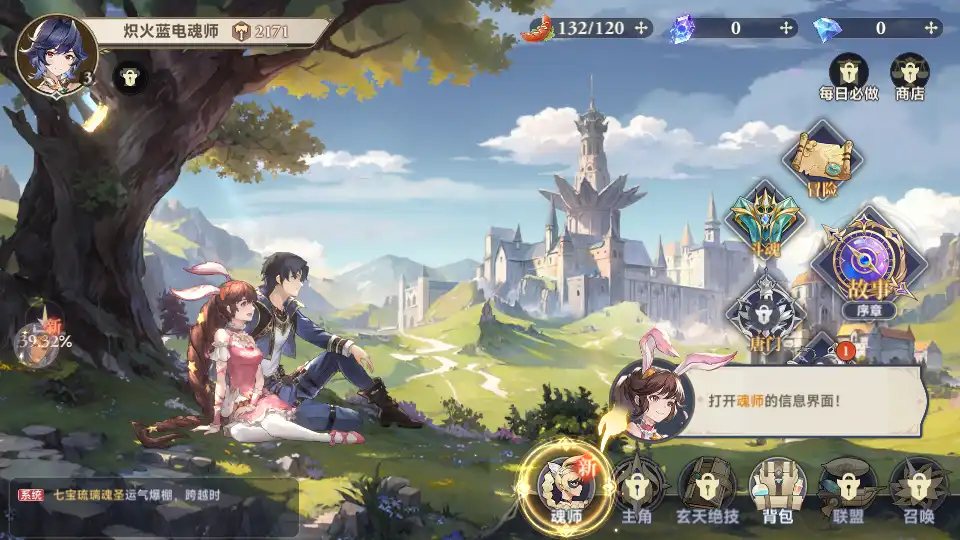
Task: Add stamina with the chili plus button
Action: 641,28
